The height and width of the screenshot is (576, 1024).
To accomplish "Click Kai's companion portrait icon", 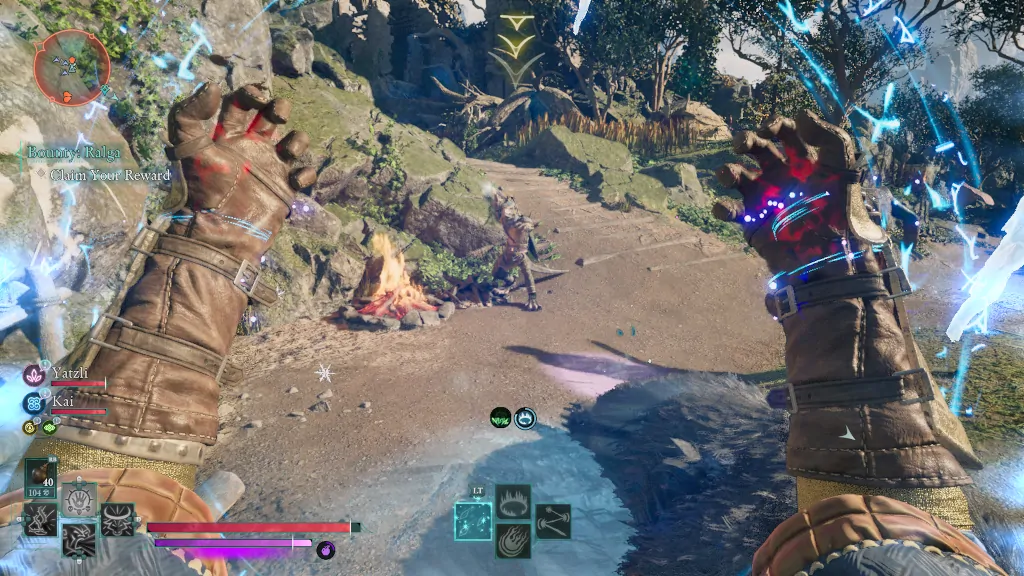I will click(33, 402).
